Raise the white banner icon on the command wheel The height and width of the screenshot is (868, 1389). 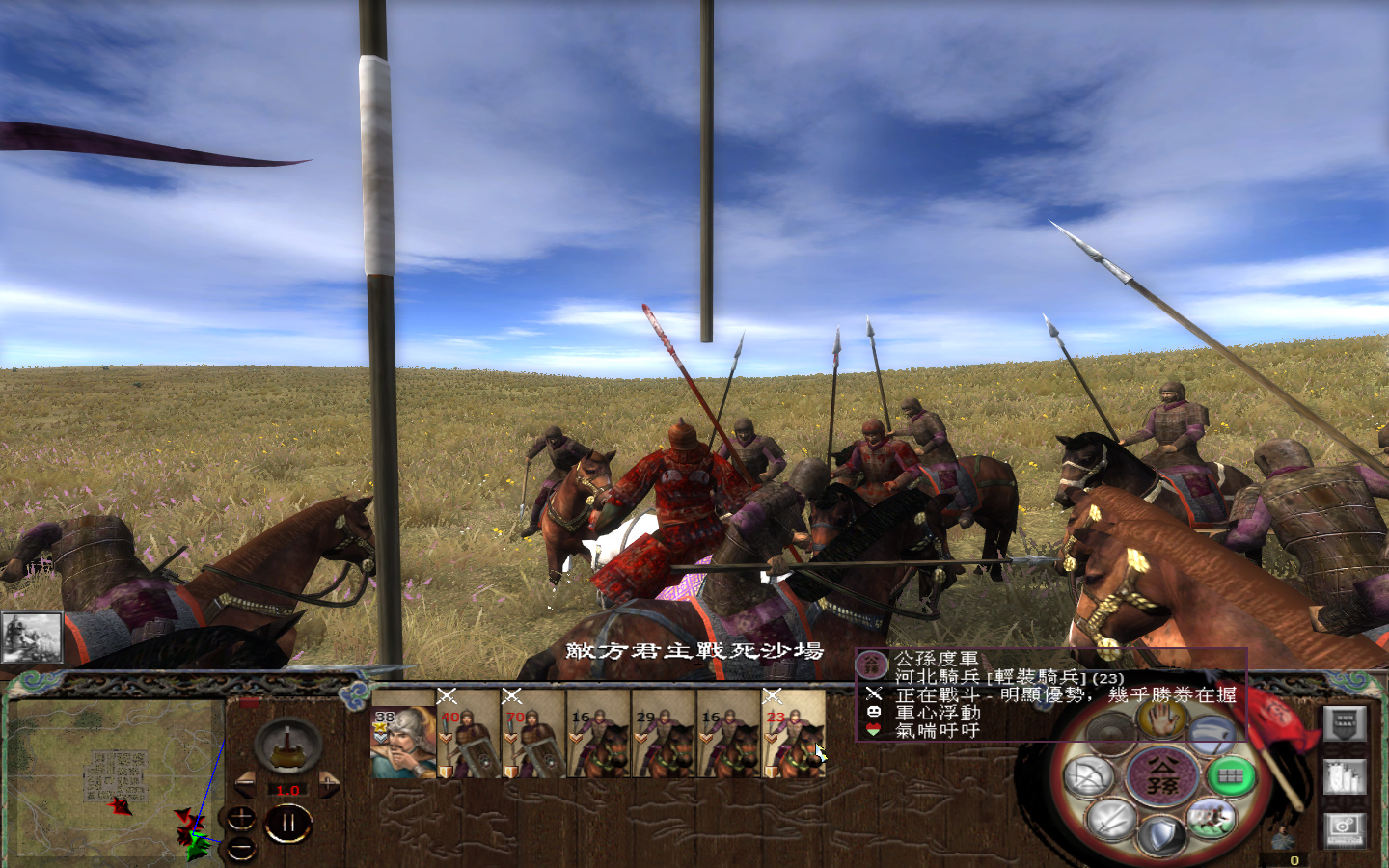[1213, 735]
